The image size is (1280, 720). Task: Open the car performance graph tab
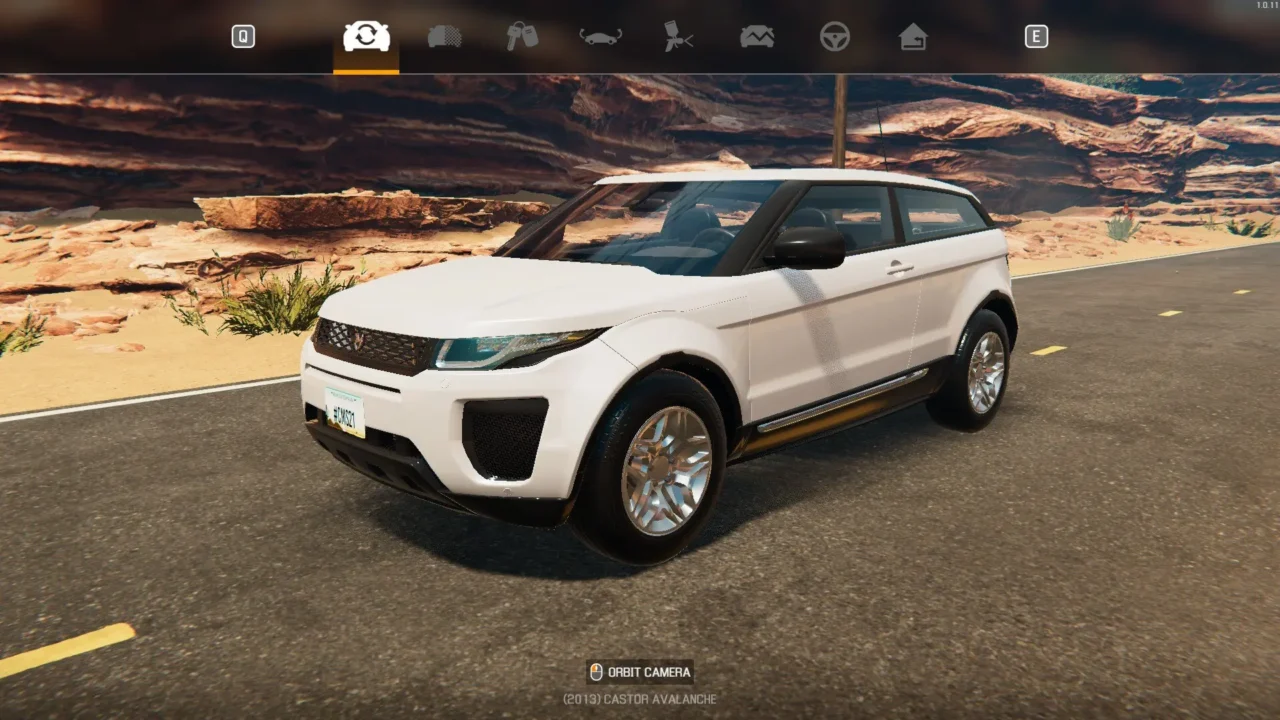(757, 37)
